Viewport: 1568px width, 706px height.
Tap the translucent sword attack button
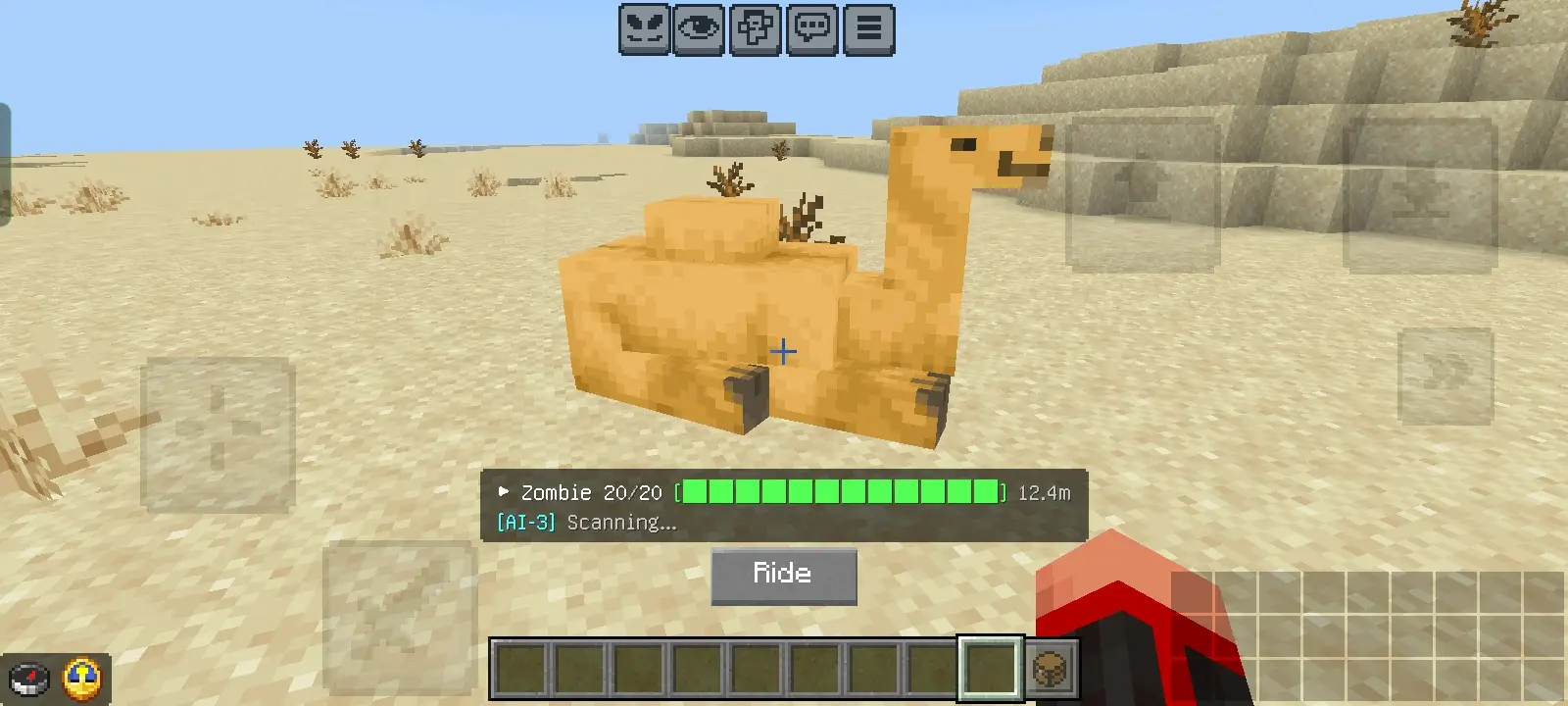tap(399, 616)
